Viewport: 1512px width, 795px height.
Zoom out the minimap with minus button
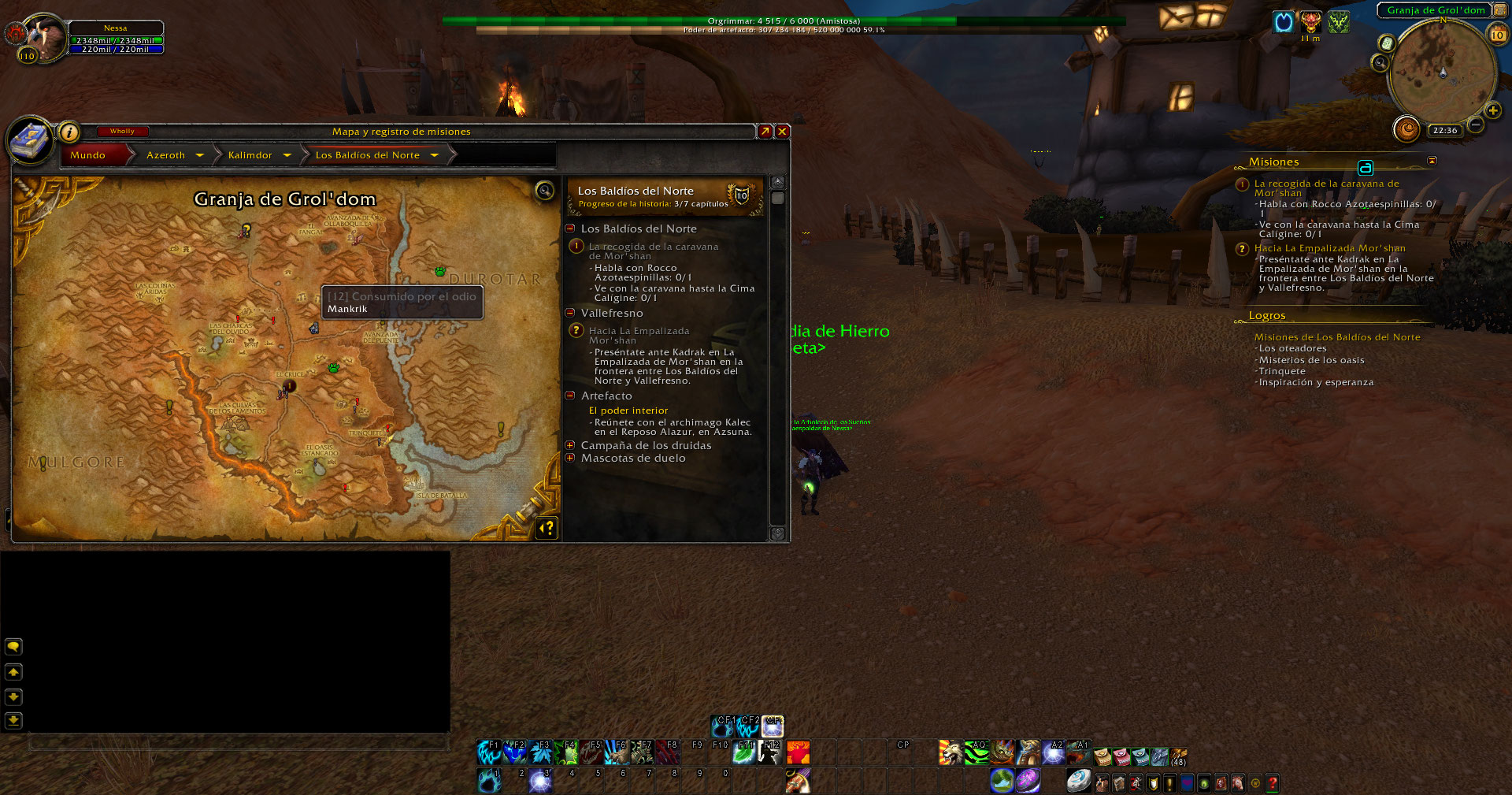click(x=1477, y=124)
